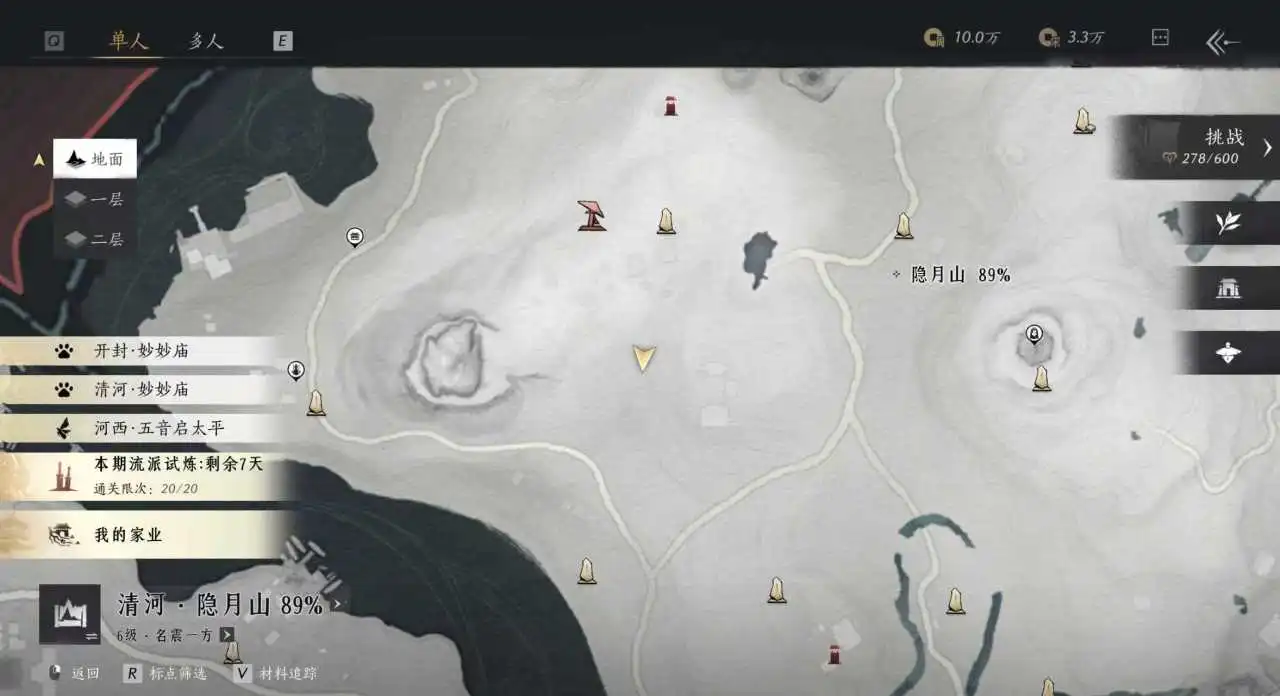Screen dimensions: 1280x696
Task: Select the 清河·妙妙庙 entry
Action: pyautogui.click(x=140, y=389)
